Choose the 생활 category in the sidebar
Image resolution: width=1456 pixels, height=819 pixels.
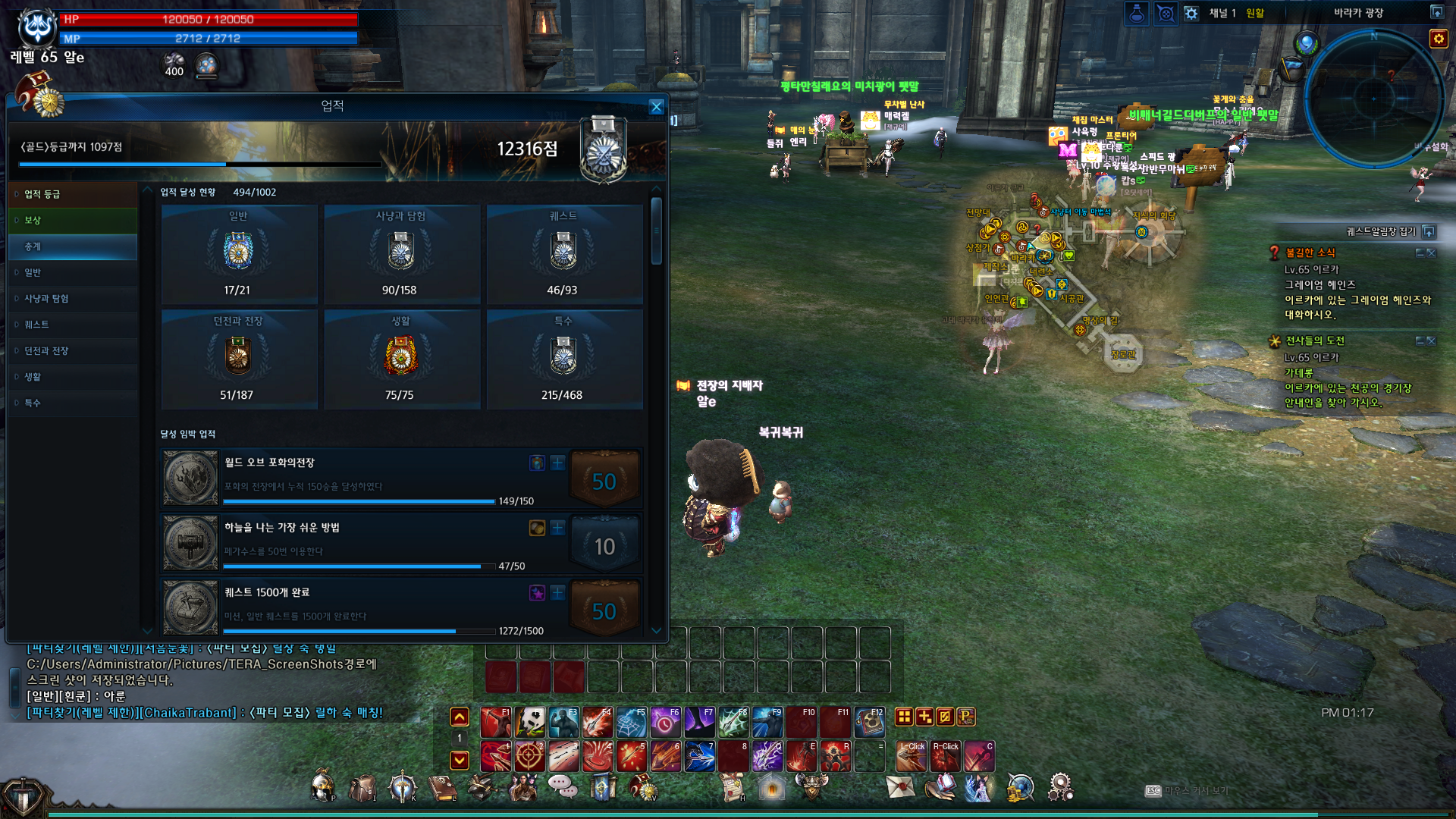pos(33,377)
